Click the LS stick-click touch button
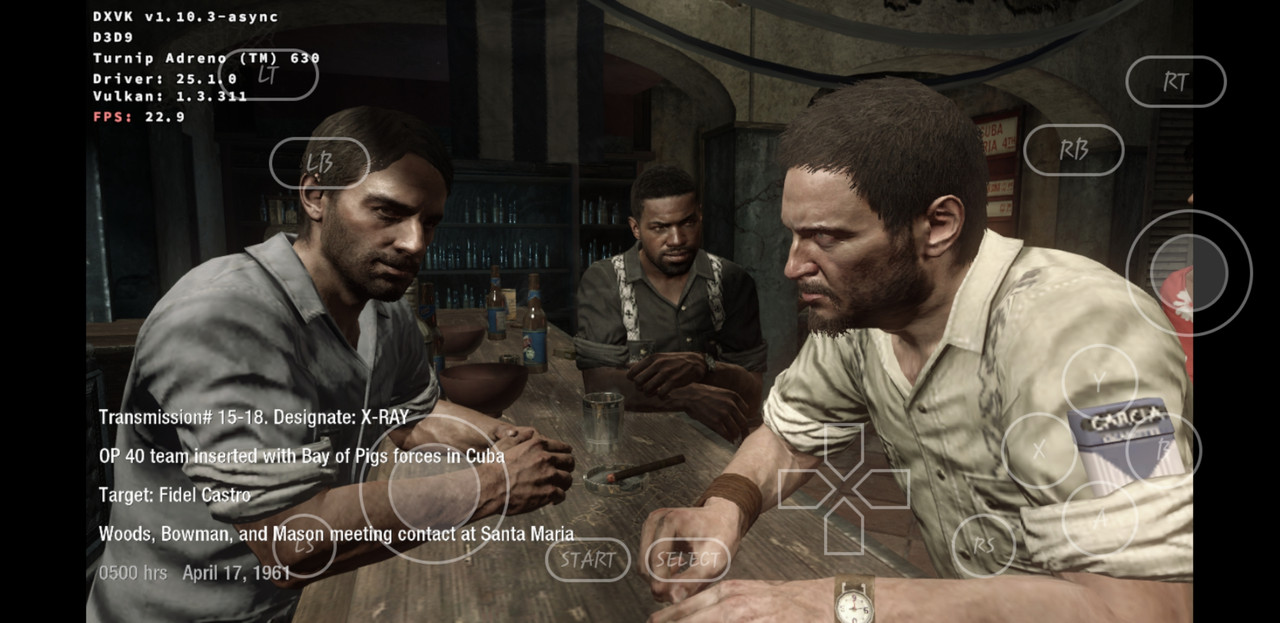1280x623 pixels. point(304,546)
